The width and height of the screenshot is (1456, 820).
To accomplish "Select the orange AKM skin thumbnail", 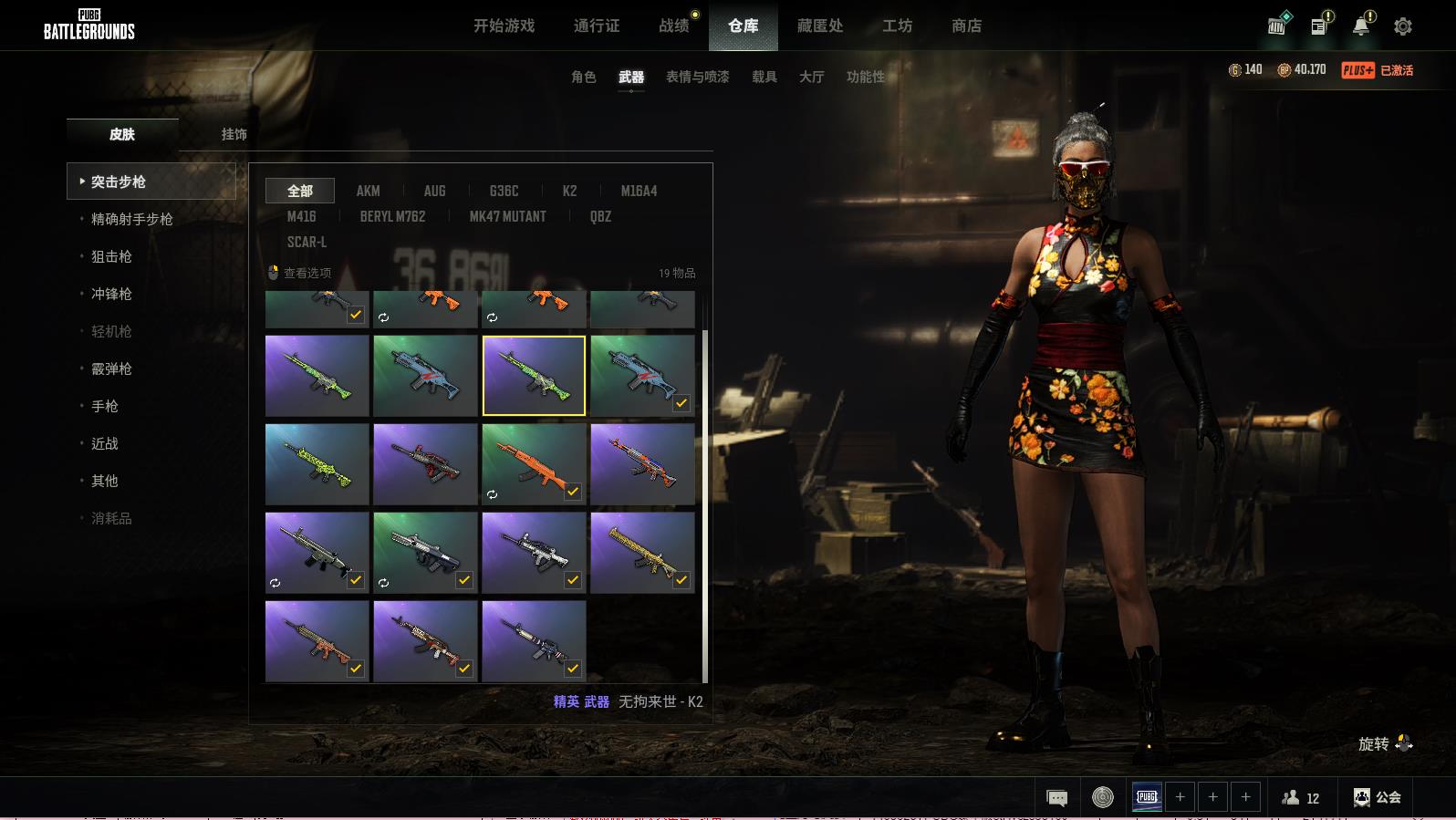I will coord(533,463).
